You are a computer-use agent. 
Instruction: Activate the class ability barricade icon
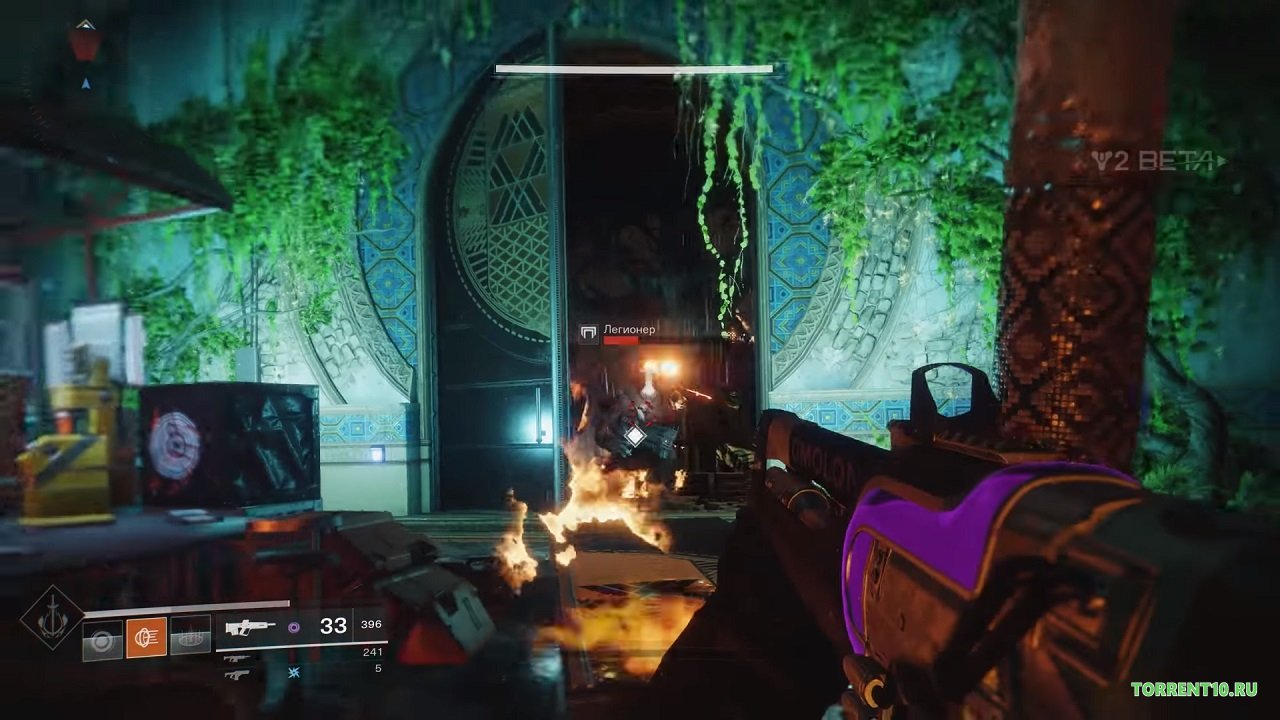(x=190, y=637)
